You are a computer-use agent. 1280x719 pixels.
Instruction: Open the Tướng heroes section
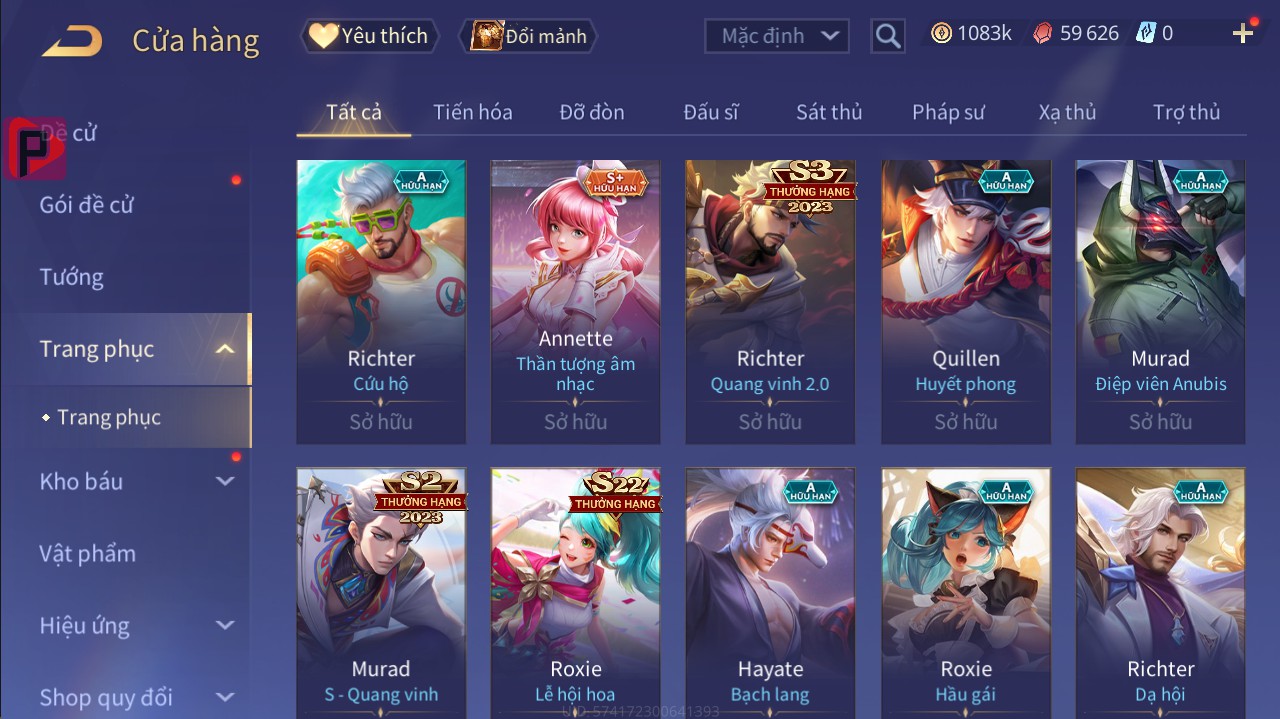point(72,277)
